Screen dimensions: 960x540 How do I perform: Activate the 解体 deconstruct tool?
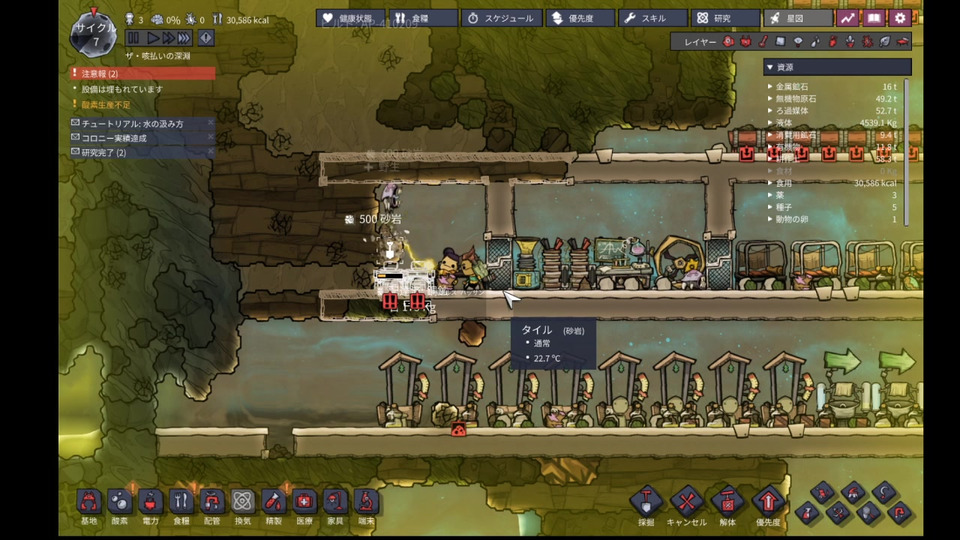(x=727, y=502)
